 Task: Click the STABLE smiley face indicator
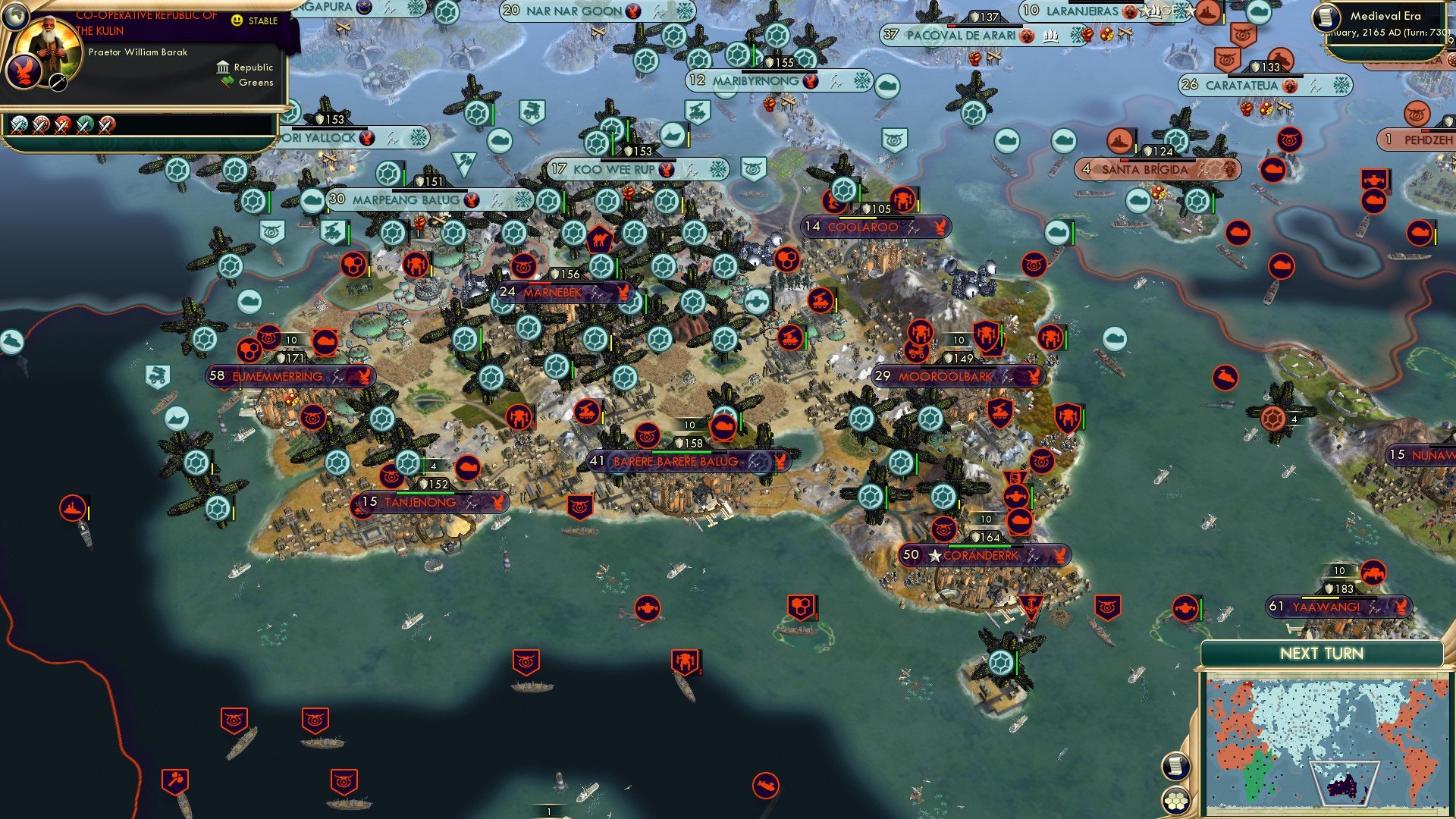(x=236, y=20)
